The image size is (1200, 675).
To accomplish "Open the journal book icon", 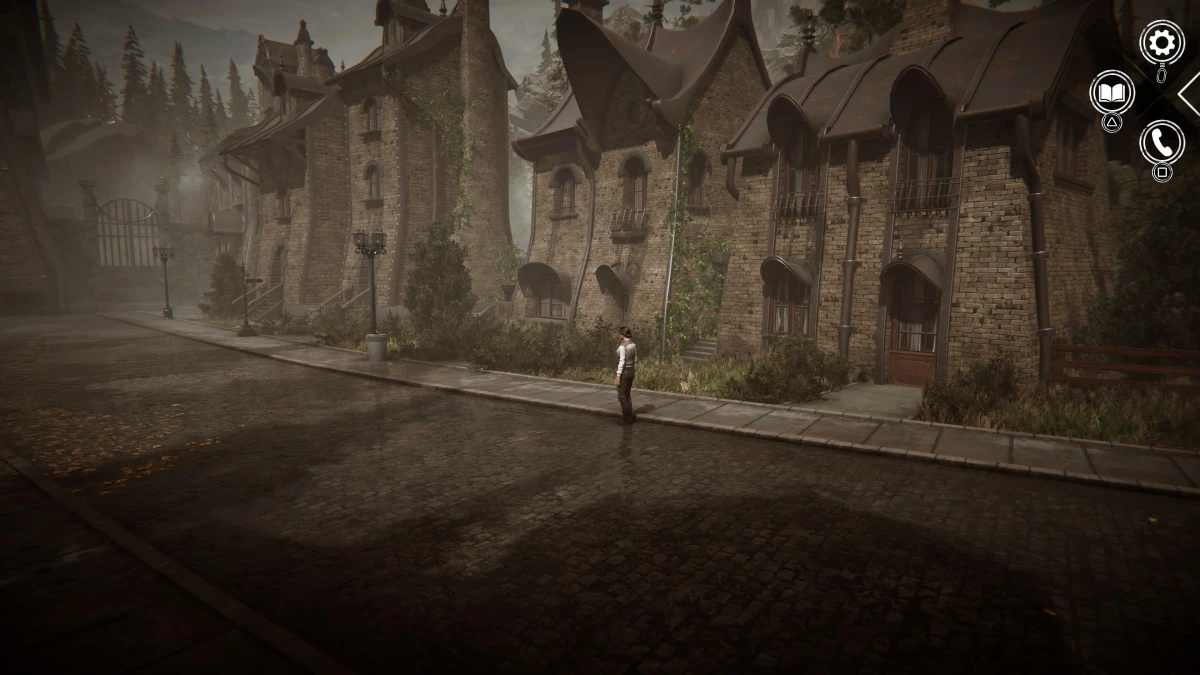I will (1111, 92).
